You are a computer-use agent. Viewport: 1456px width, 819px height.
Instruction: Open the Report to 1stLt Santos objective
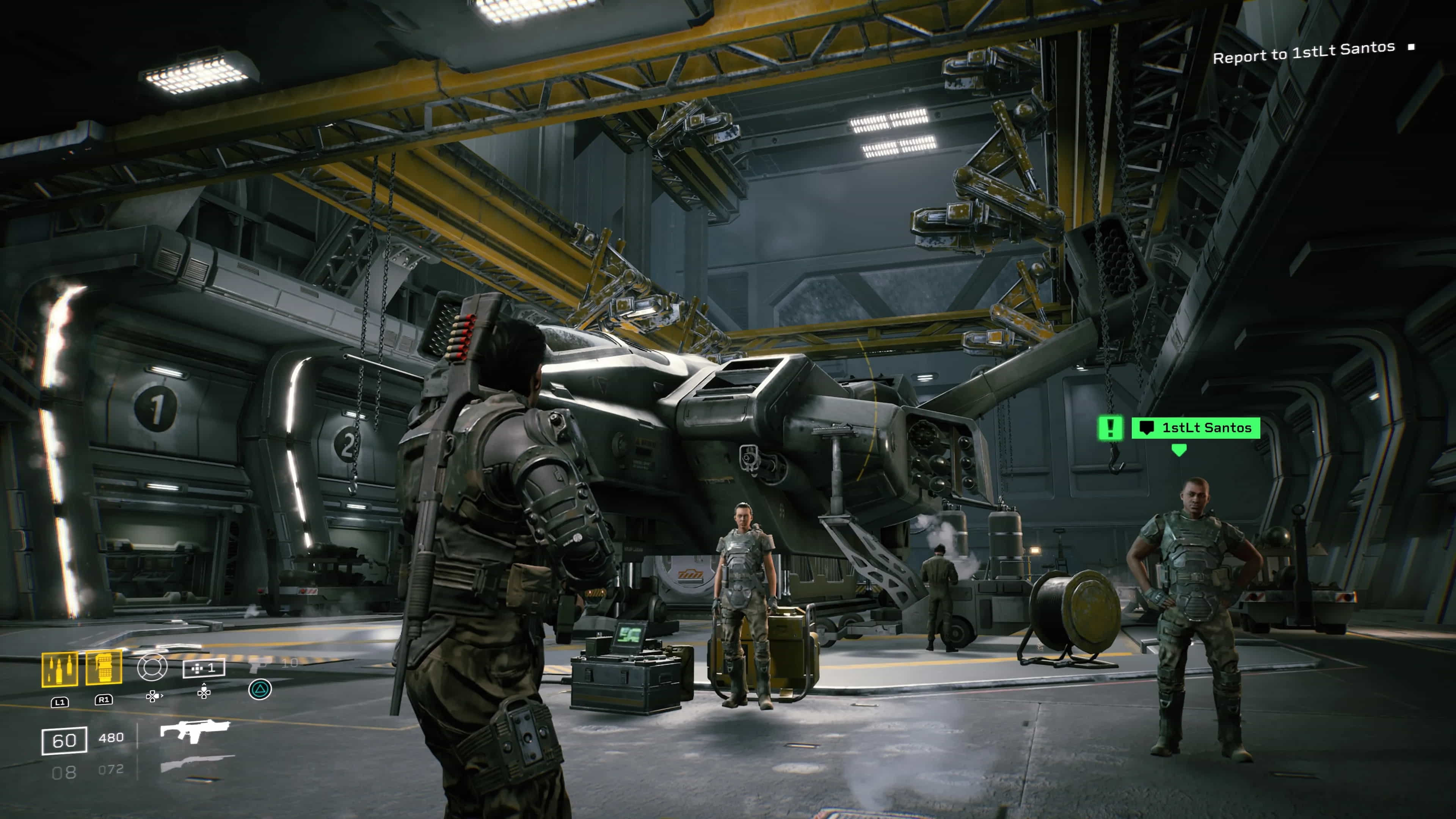coord(1304,53)
